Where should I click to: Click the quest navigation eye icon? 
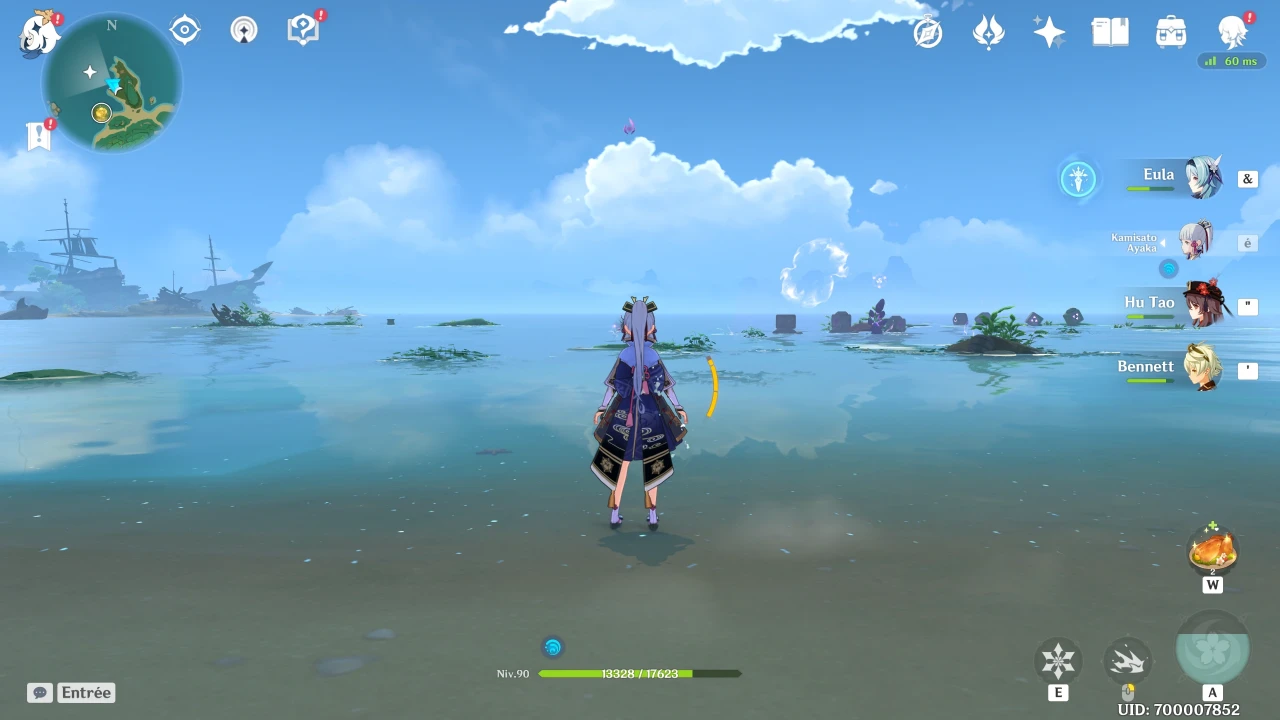click(x=184, y=28)
